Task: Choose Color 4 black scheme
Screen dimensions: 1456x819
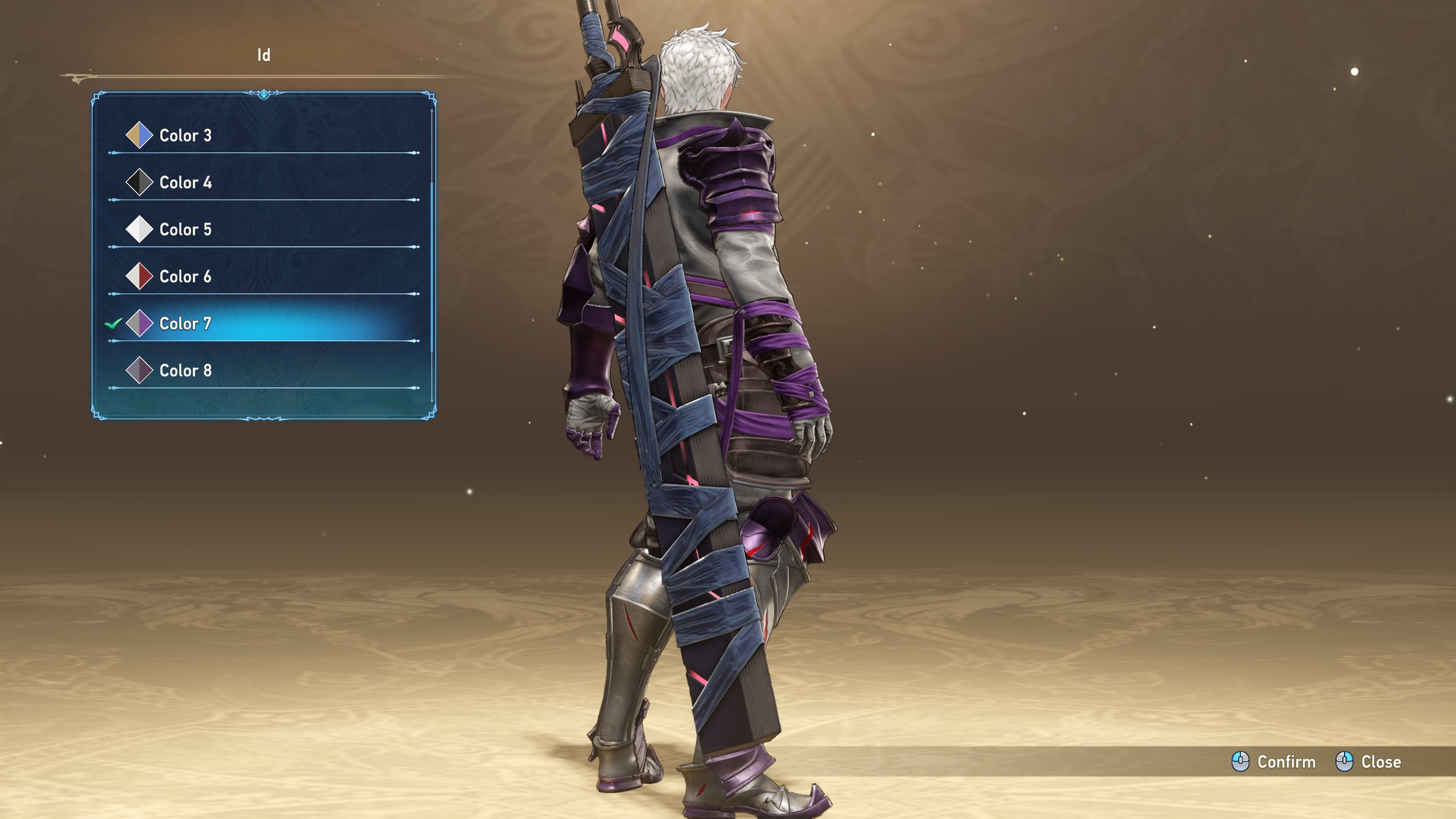Action: [x=185, y=183]
